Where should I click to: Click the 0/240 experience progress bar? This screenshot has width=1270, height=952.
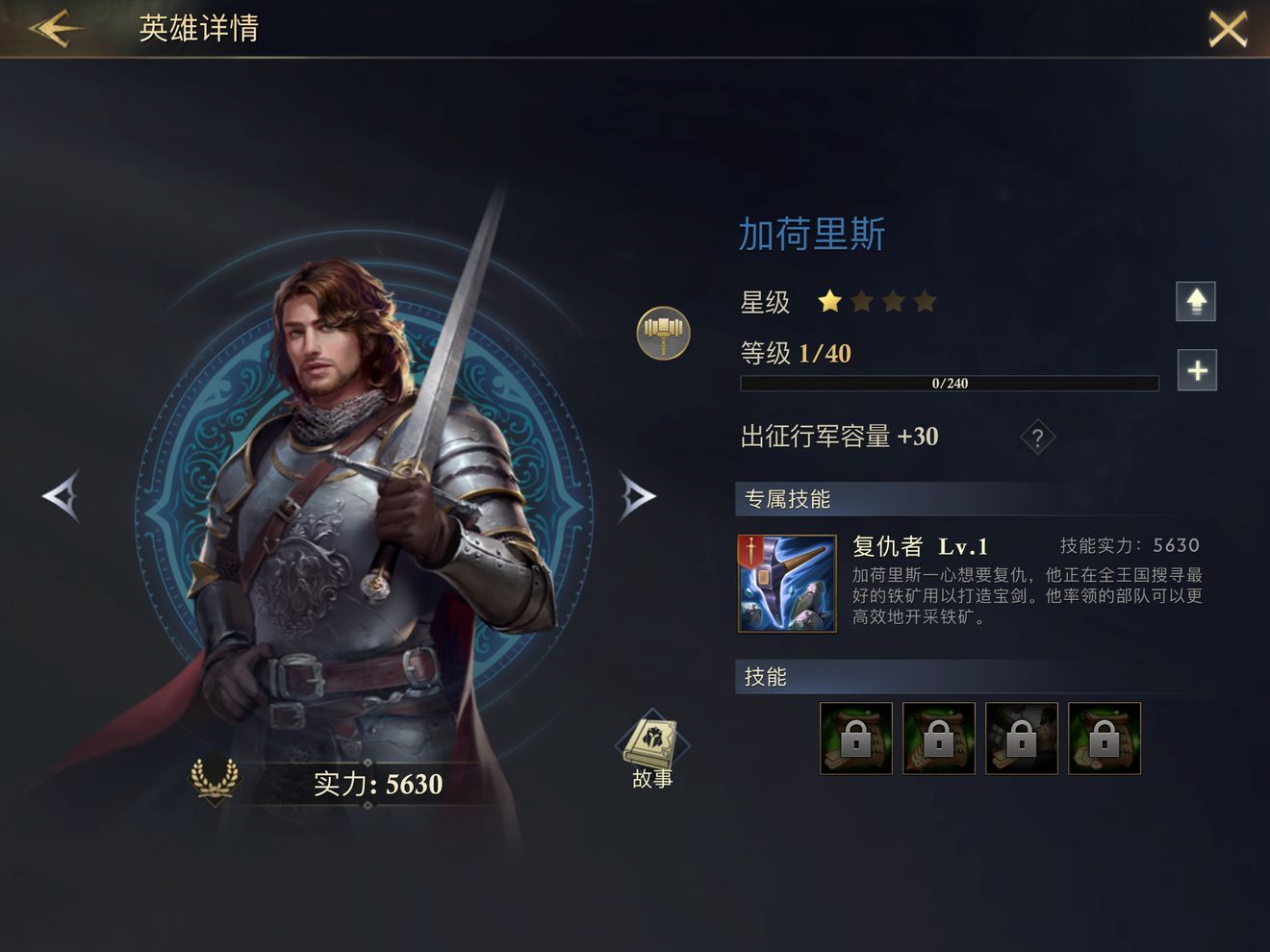click(x=948, y=383)
